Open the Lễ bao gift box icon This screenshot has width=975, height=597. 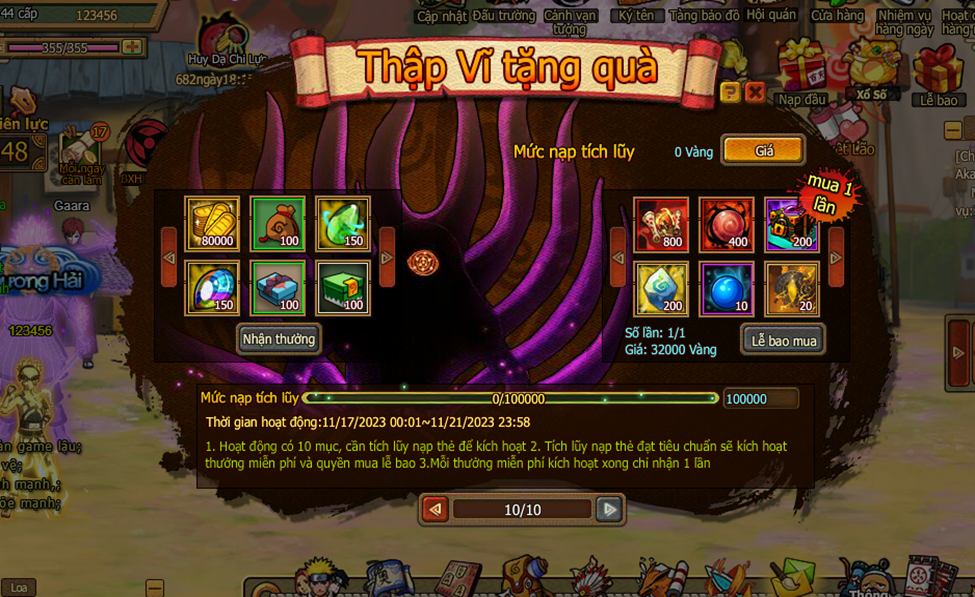[938, 72]
